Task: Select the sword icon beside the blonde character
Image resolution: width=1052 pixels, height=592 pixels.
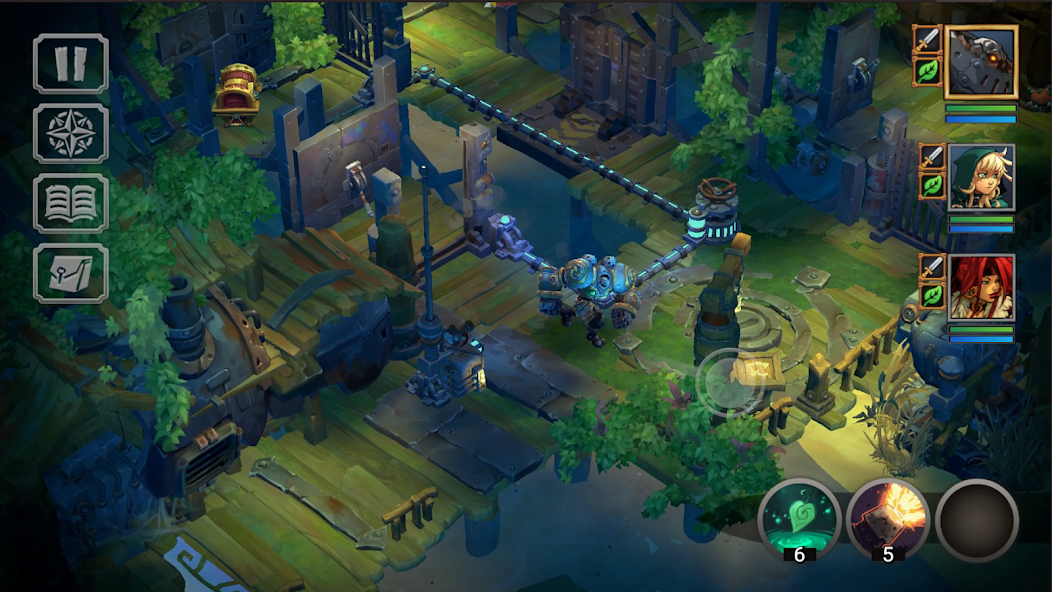Action: [x=932, y=157]
